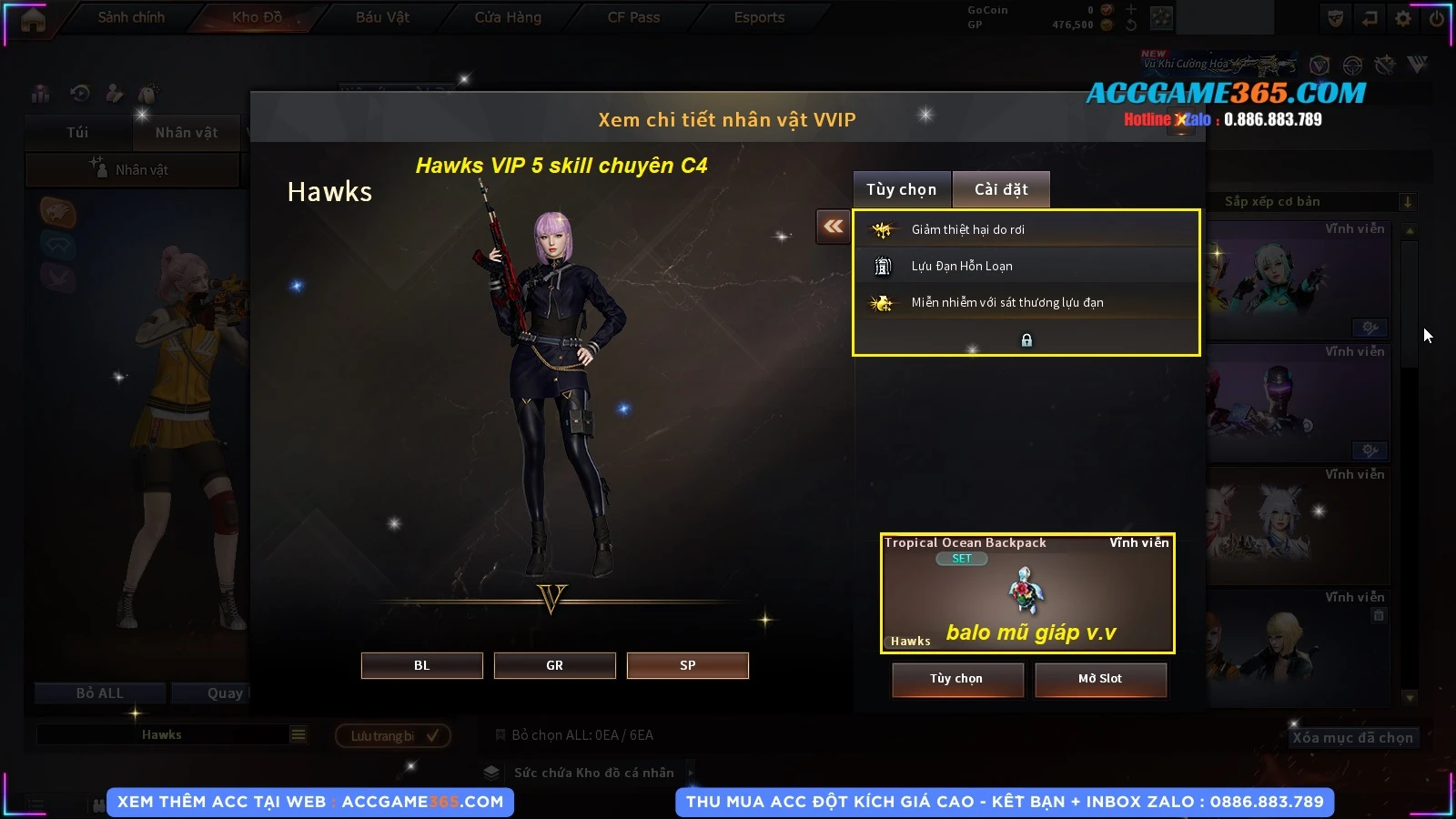Visit the Cửa Hàng shop
Screen dimensions: 1456x819
(508, 17)
